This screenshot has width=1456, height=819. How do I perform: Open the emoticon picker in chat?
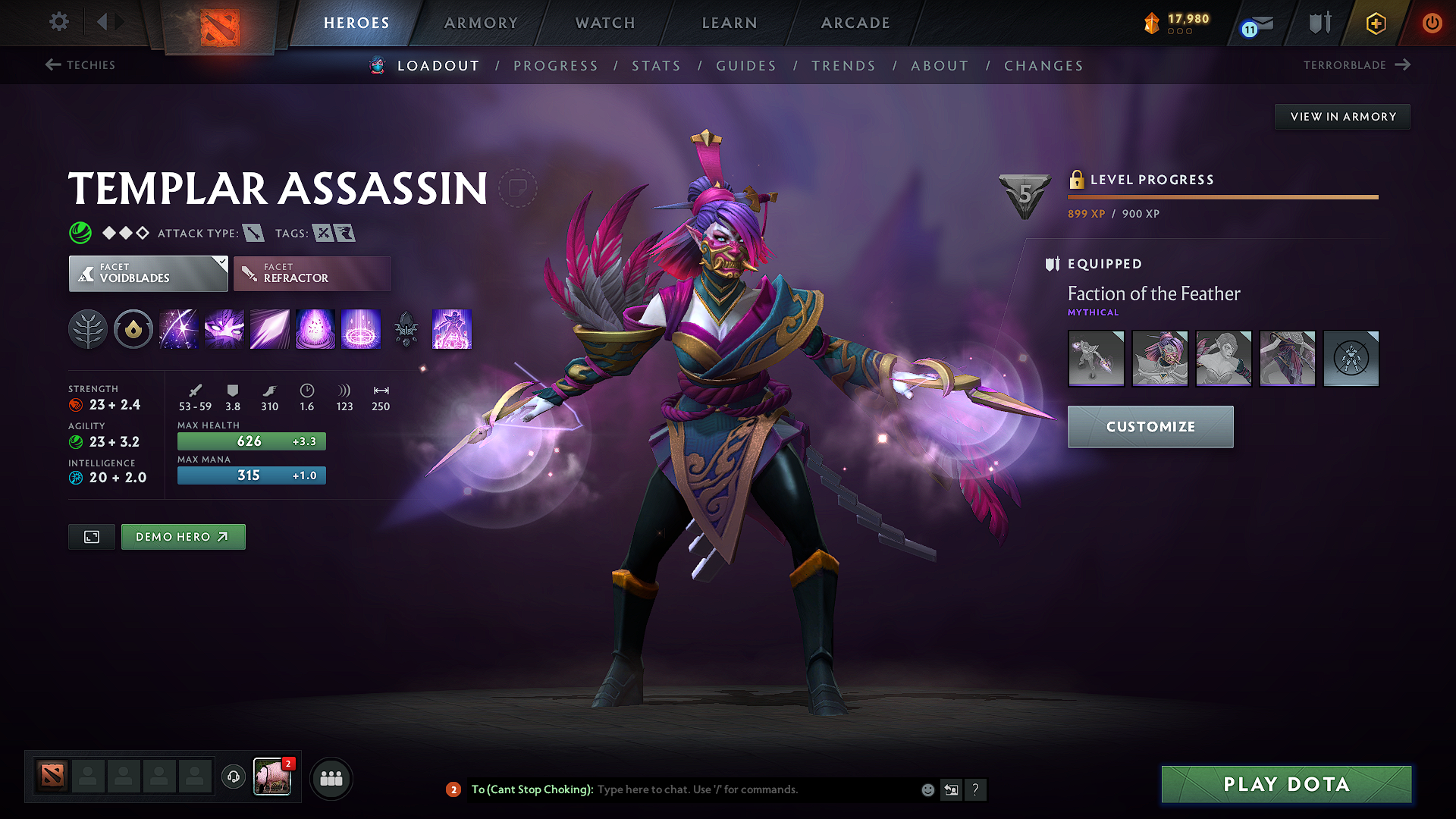click(927, 789)
